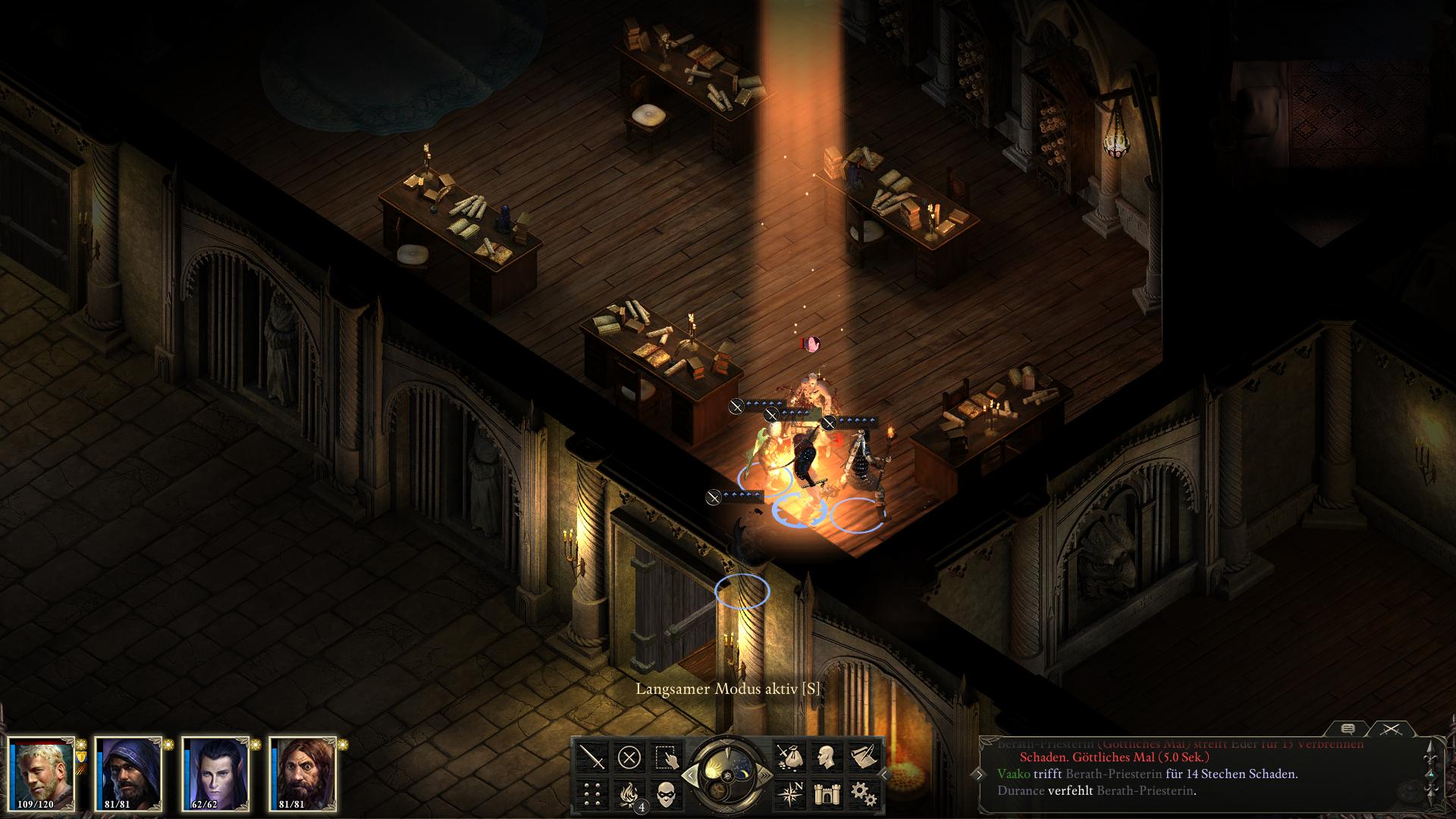Open the area map compass icon
Screen dimensions: 1456x819
[x=789, y=794]
